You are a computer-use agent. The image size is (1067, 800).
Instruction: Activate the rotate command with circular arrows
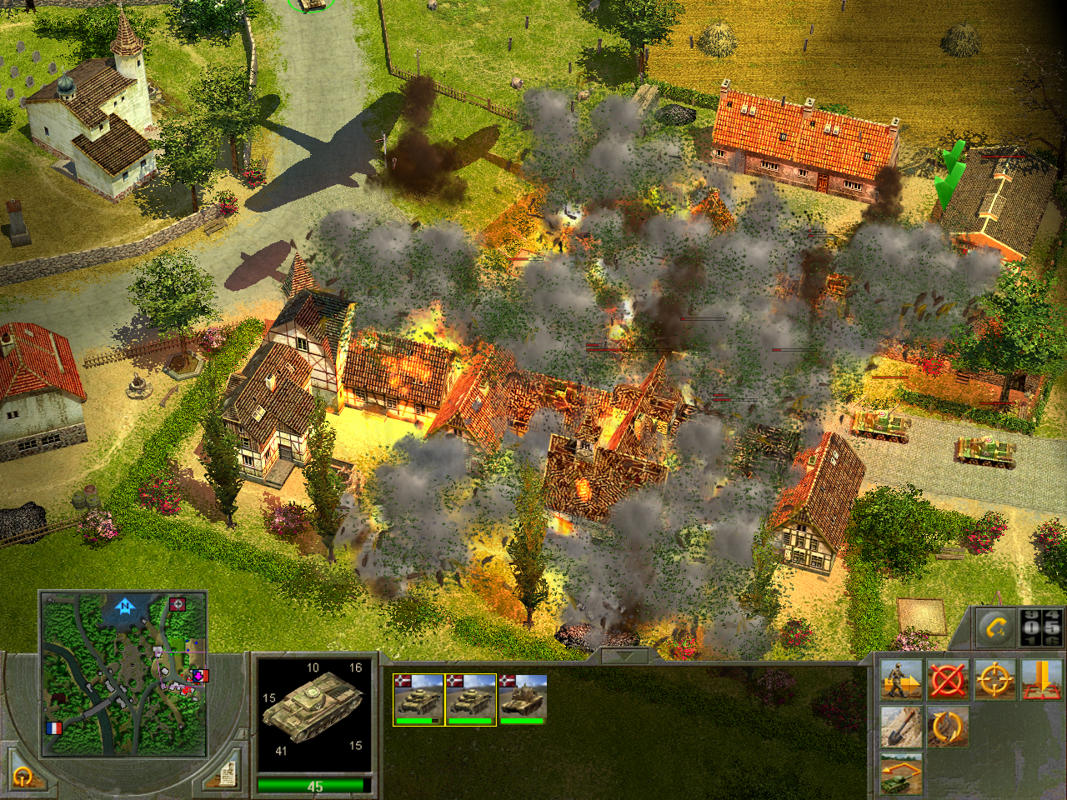(947, 727)
